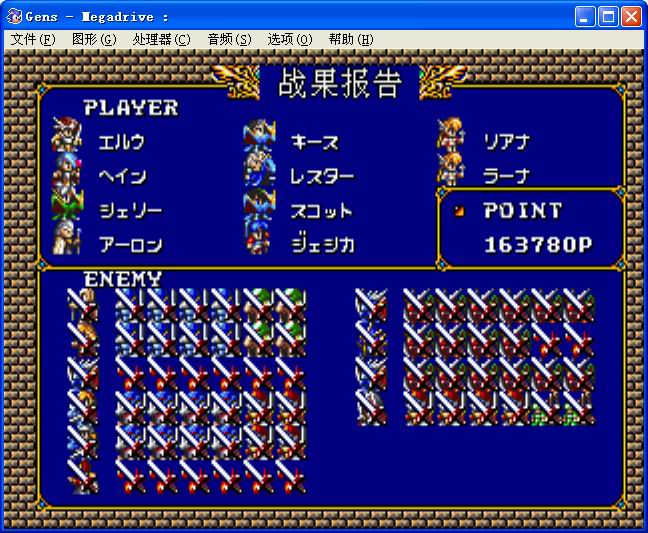The image size is (648, 533).
Task: Choose the スコット player entry
Action: [x=321, y=210]
